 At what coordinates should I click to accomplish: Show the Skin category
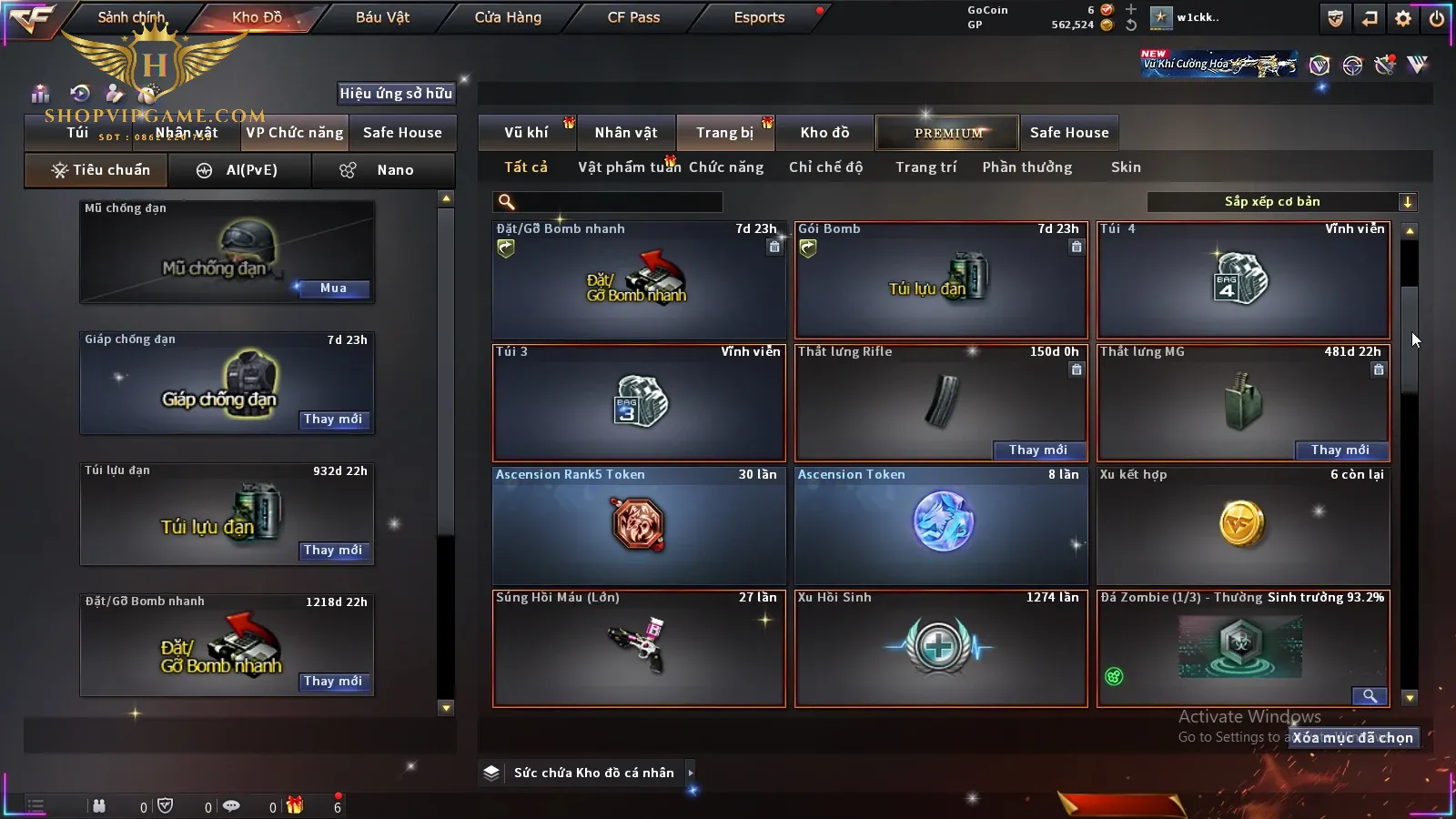(1126, 167)
